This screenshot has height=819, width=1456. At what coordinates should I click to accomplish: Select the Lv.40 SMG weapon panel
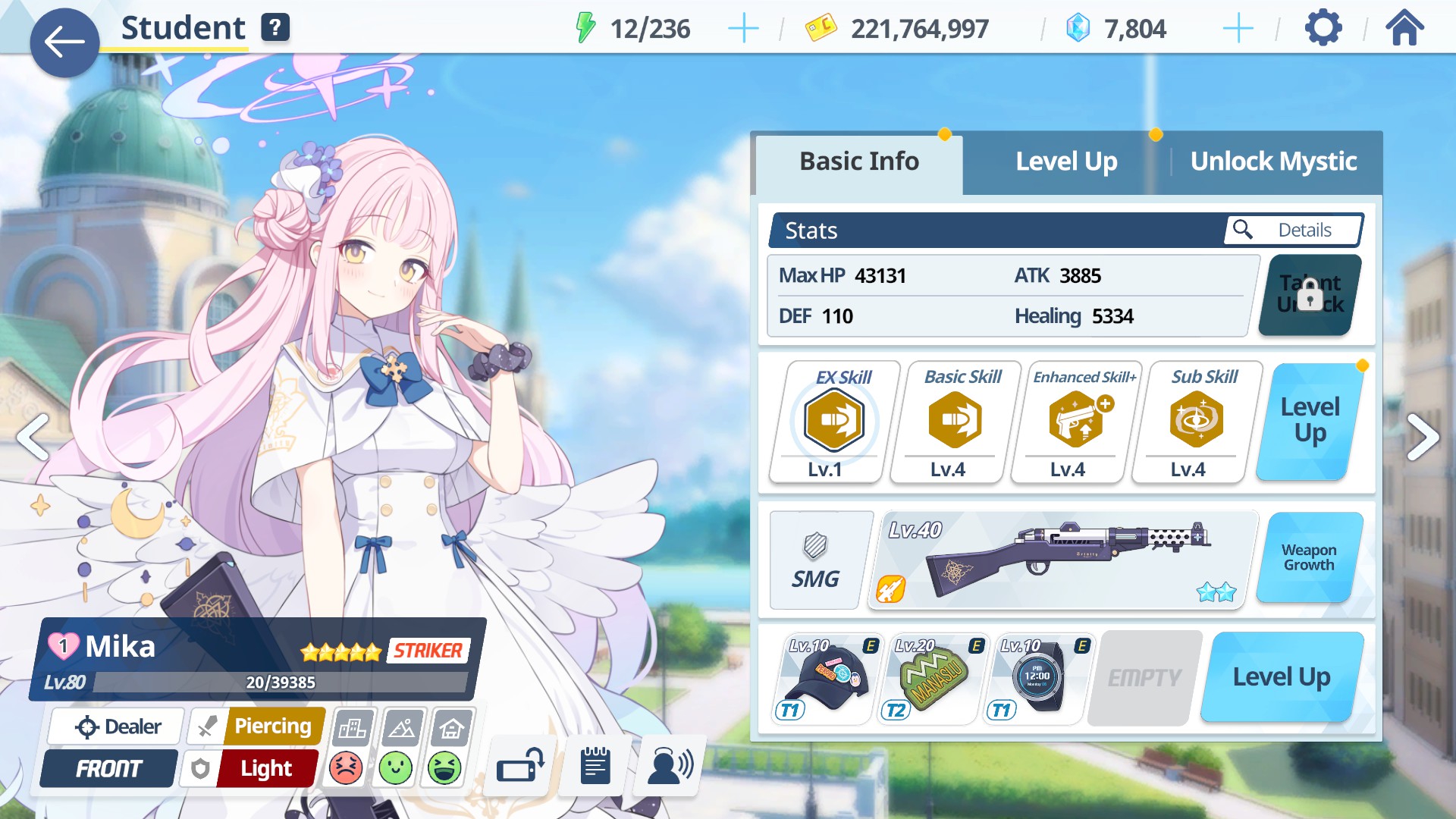click(1062, 560)
